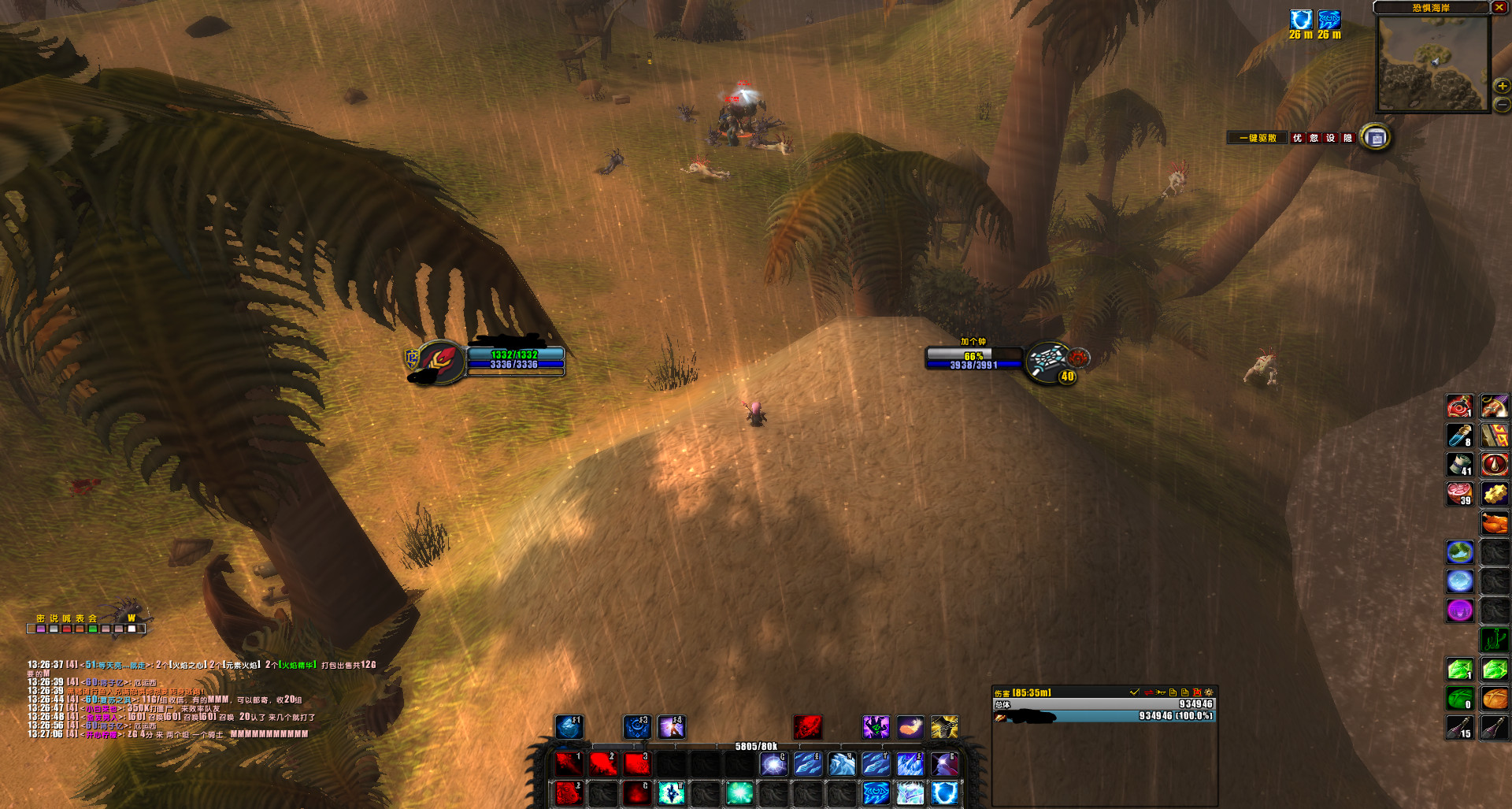Screen dimensions: 1512x809
Task: Click the 恐惧海岸 minimap
Action: point(1432,63)
